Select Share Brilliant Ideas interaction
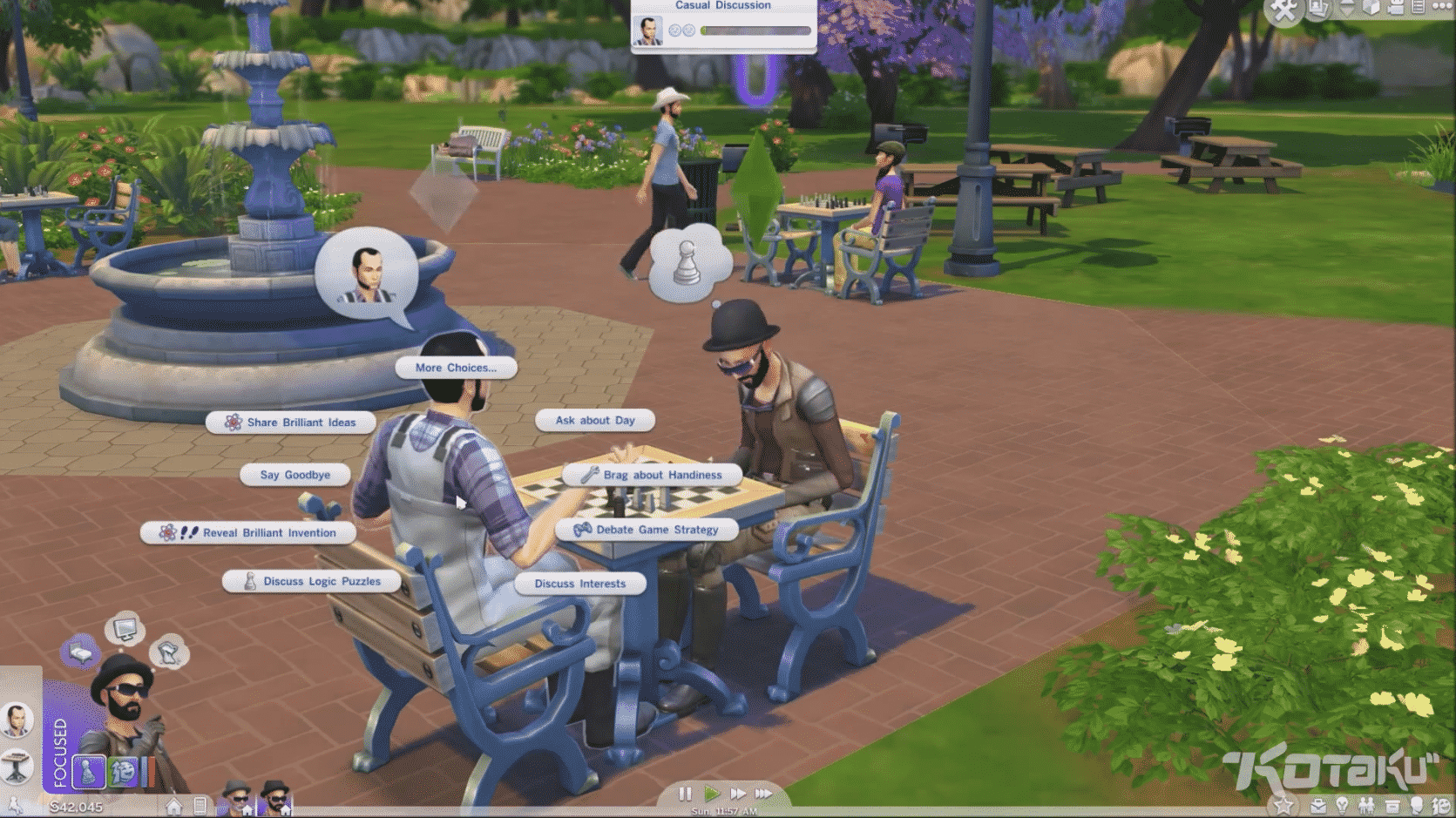 coord(291,423)
